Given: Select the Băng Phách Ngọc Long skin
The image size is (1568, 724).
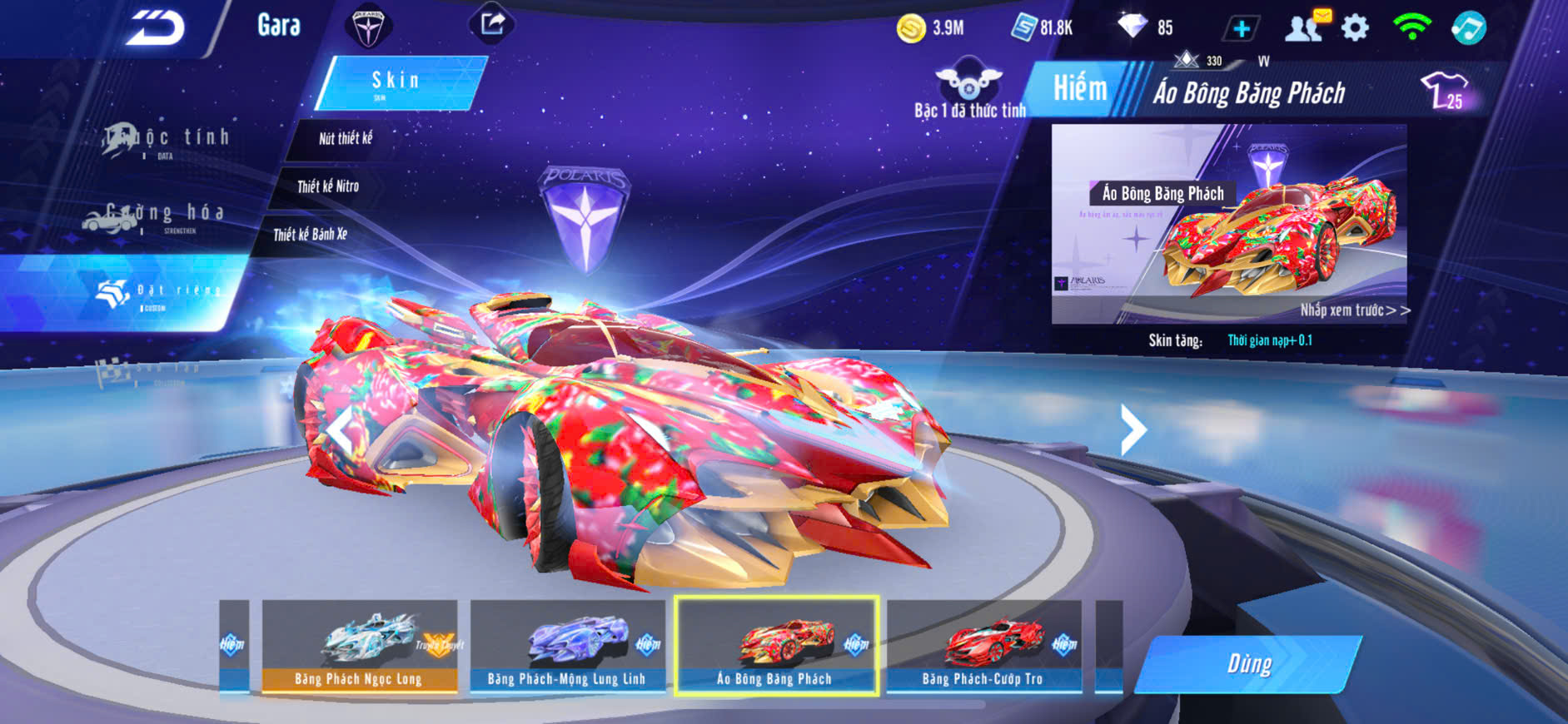Looking at the screenshot, I should pyautogui.click(x=360, y=646).
